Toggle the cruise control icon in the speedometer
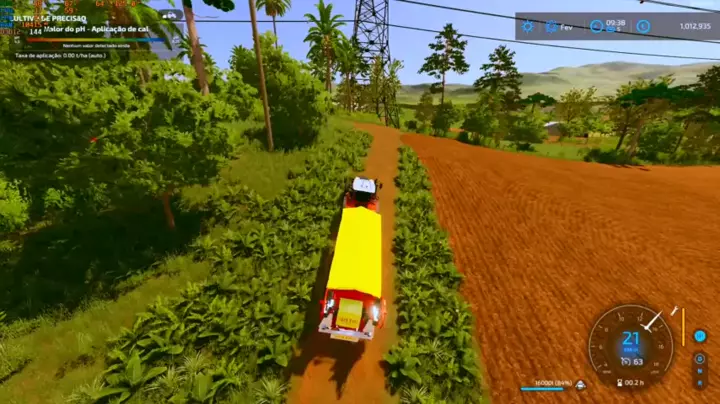This screenshot has height=404, width=720. tap(626, 361)
